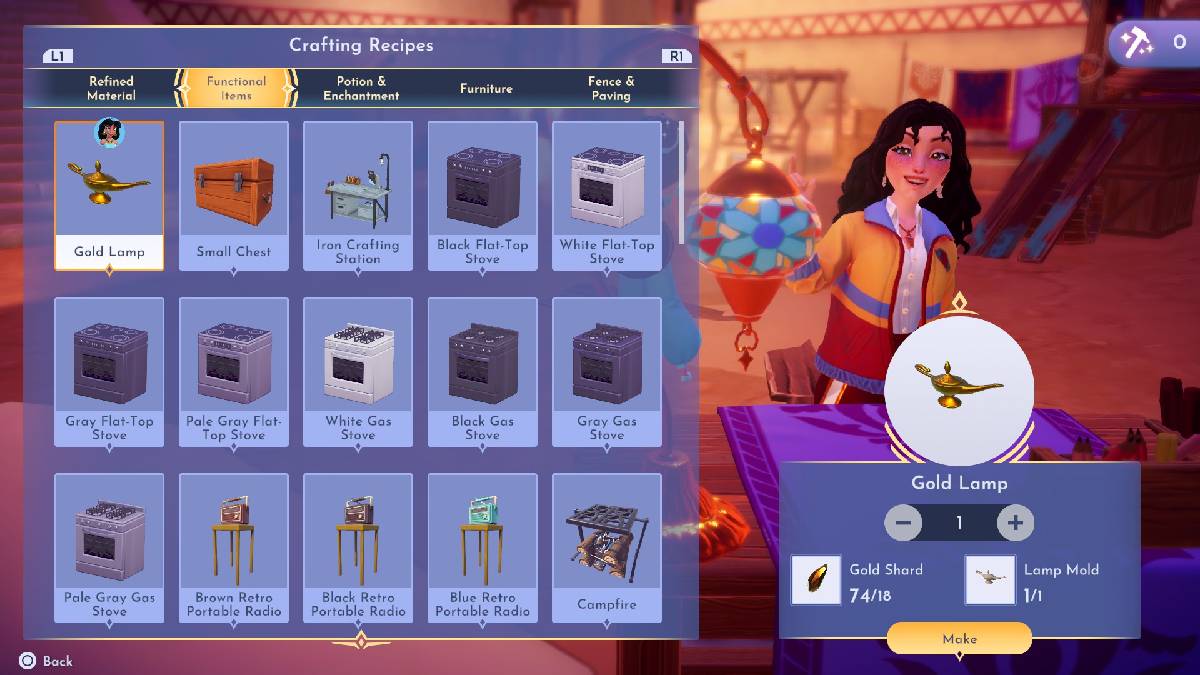Image resolution: width=1200 pixels, height=675 pixels.
Task: Pick the Campfire recipe tile
Action: point(607,547)
